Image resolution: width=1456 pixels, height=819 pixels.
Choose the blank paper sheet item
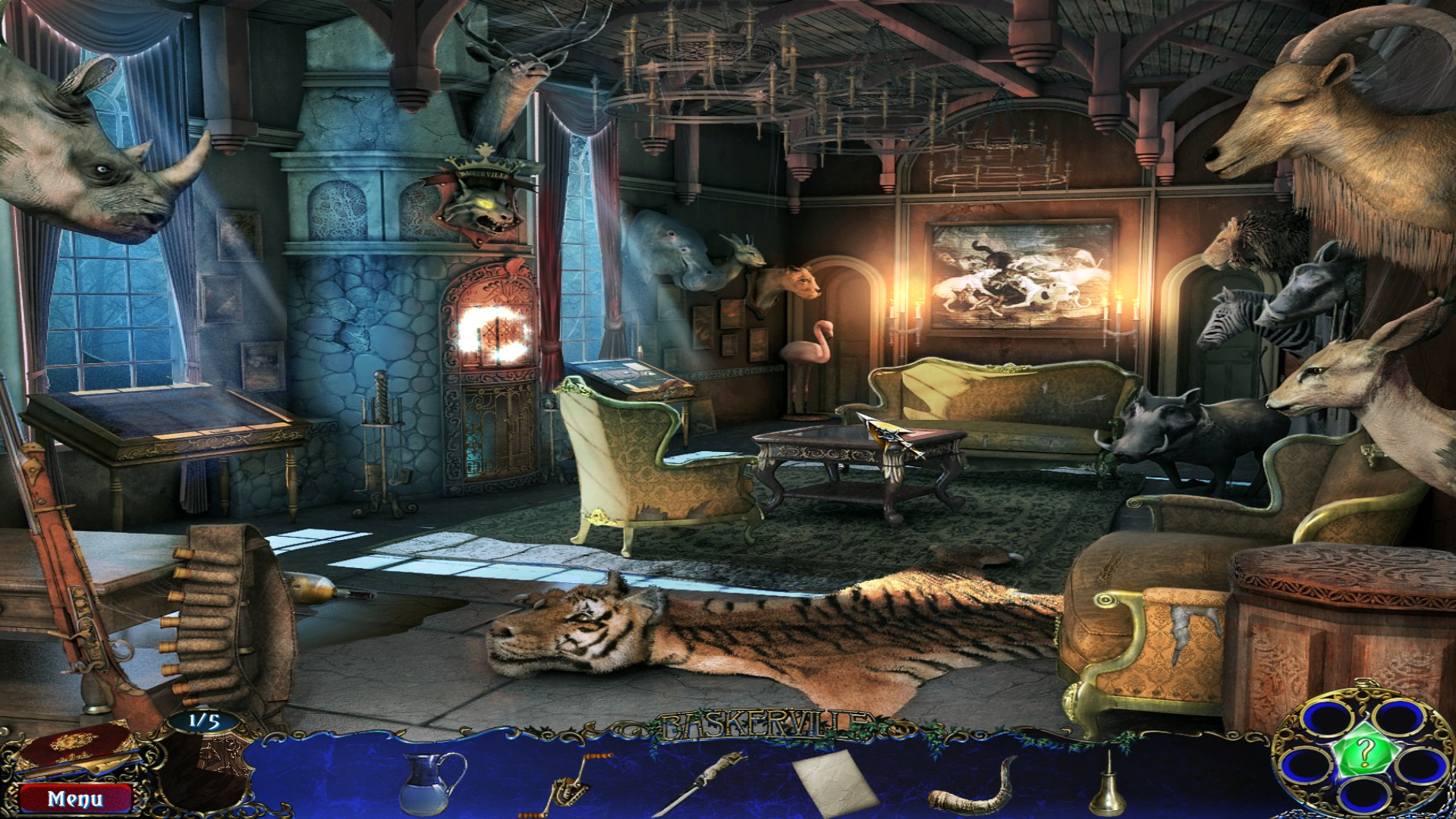point(835,781)
